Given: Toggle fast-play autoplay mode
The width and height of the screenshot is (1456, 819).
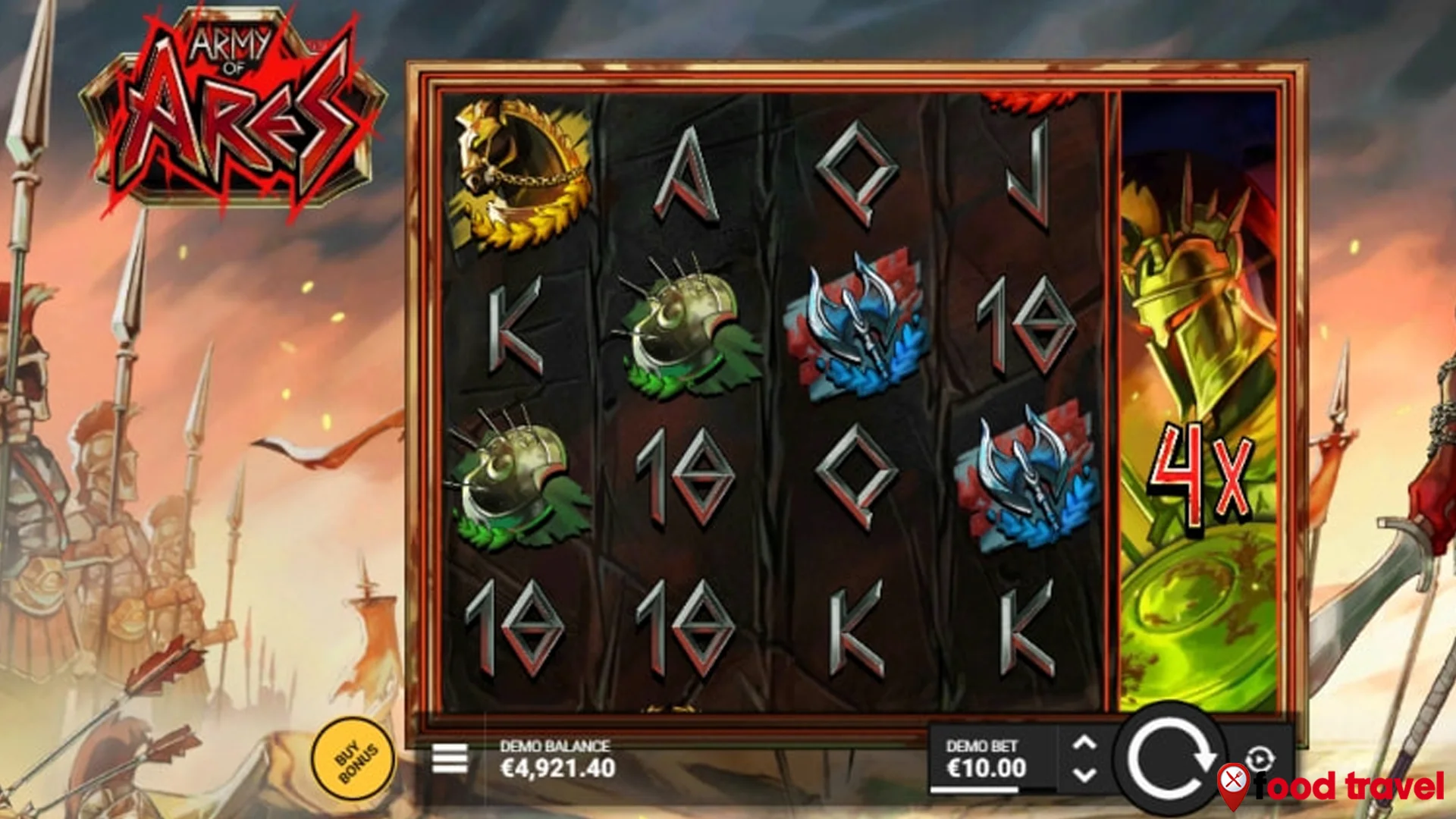Looking at the screenshot, I should [x=1258, y=757].
